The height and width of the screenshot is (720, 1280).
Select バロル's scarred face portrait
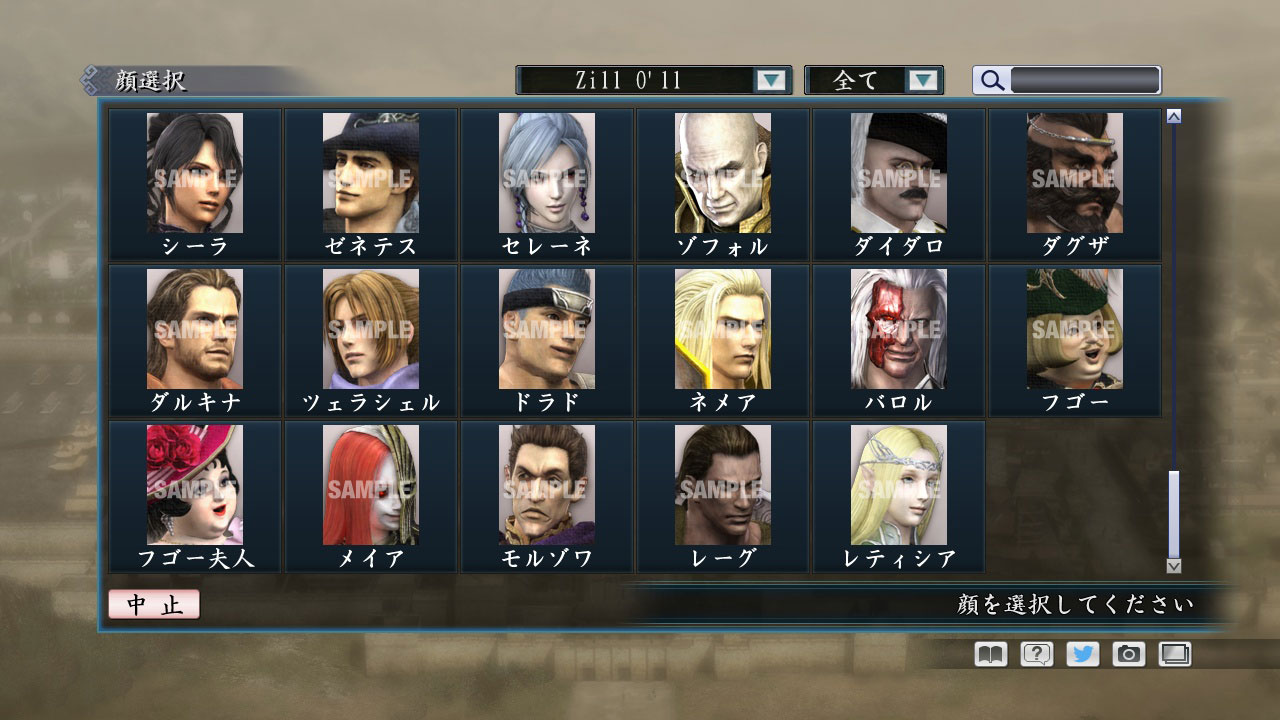tap(898, 331)
